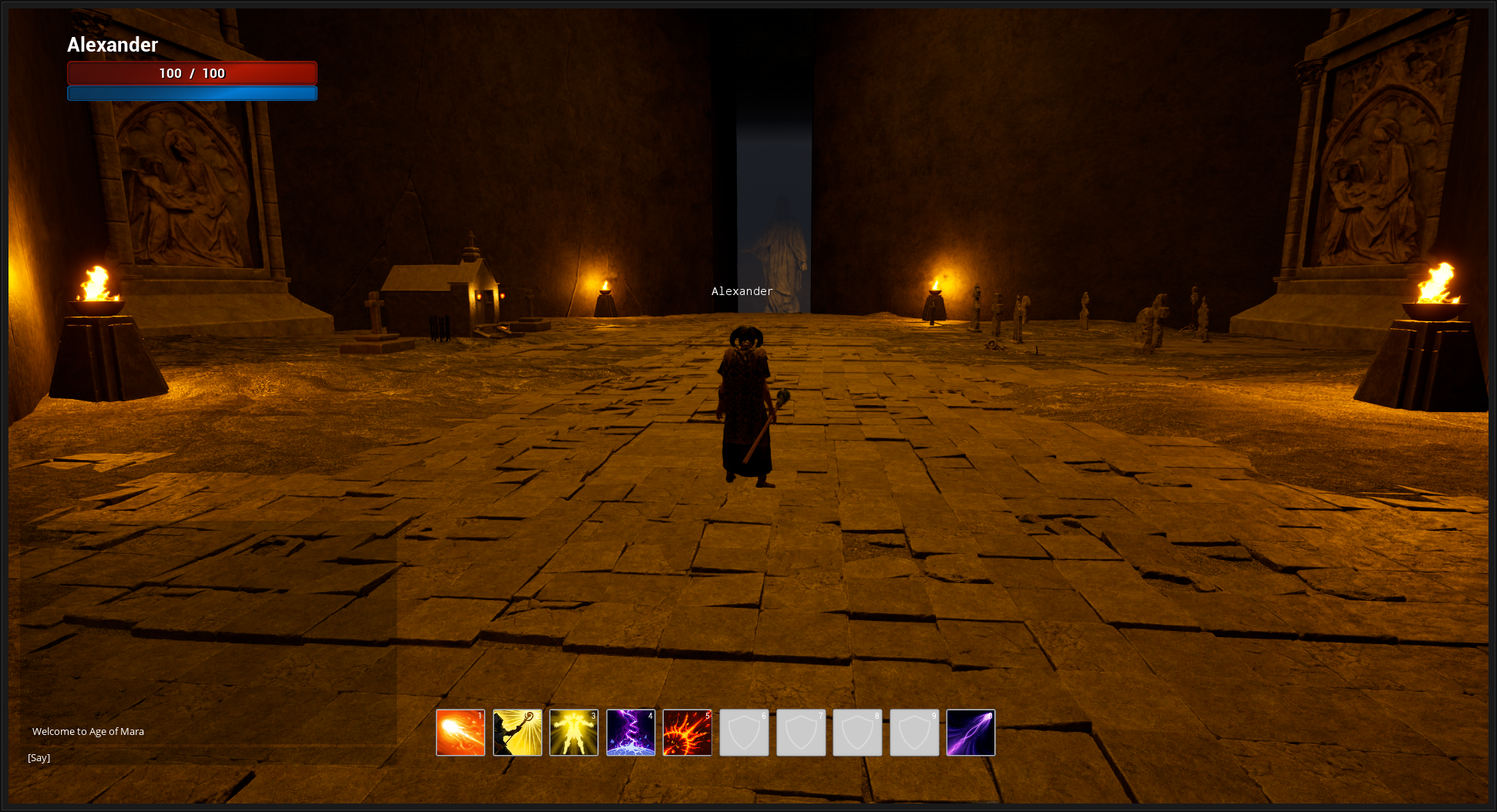Cast the Fireball ability in slot 1
Viewport: 1497px width, 812px height.
coord(460,732)
